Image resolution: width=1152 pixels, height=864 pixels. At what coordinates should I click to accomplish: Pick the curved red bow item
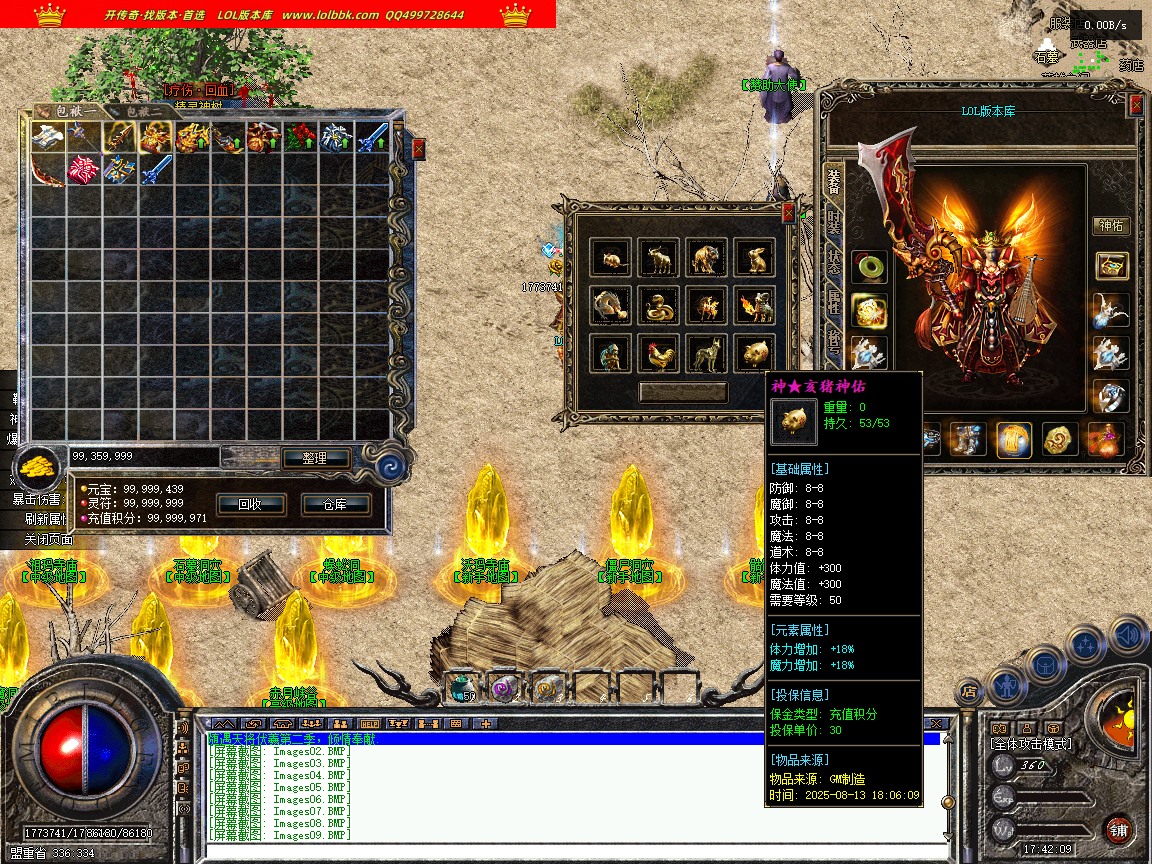pyautogui.click(x=47, y=170)
